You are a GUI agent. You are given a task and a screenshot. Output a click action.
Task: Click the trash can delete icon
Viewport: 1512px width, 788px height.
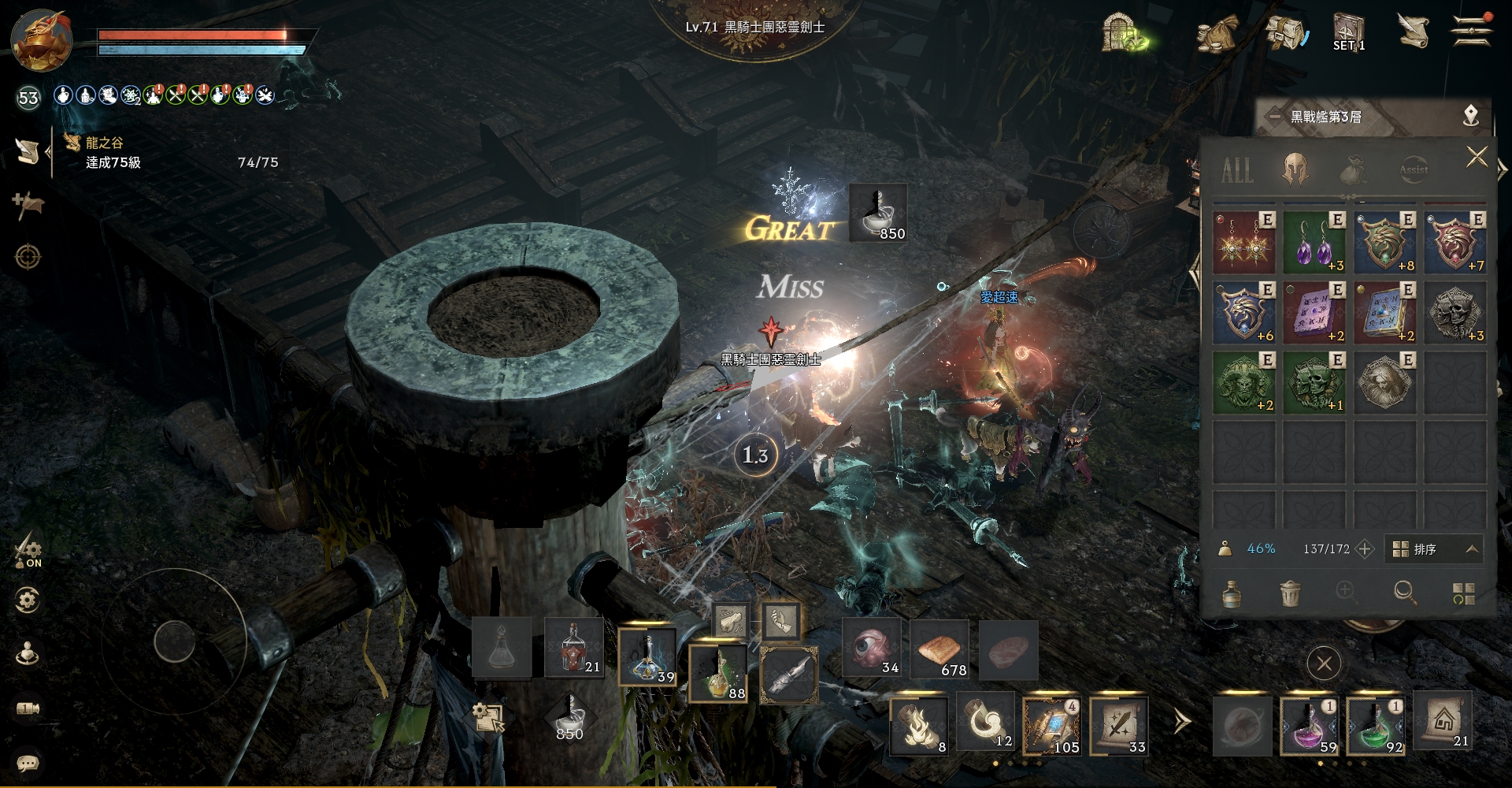(x=1289, y=593)
